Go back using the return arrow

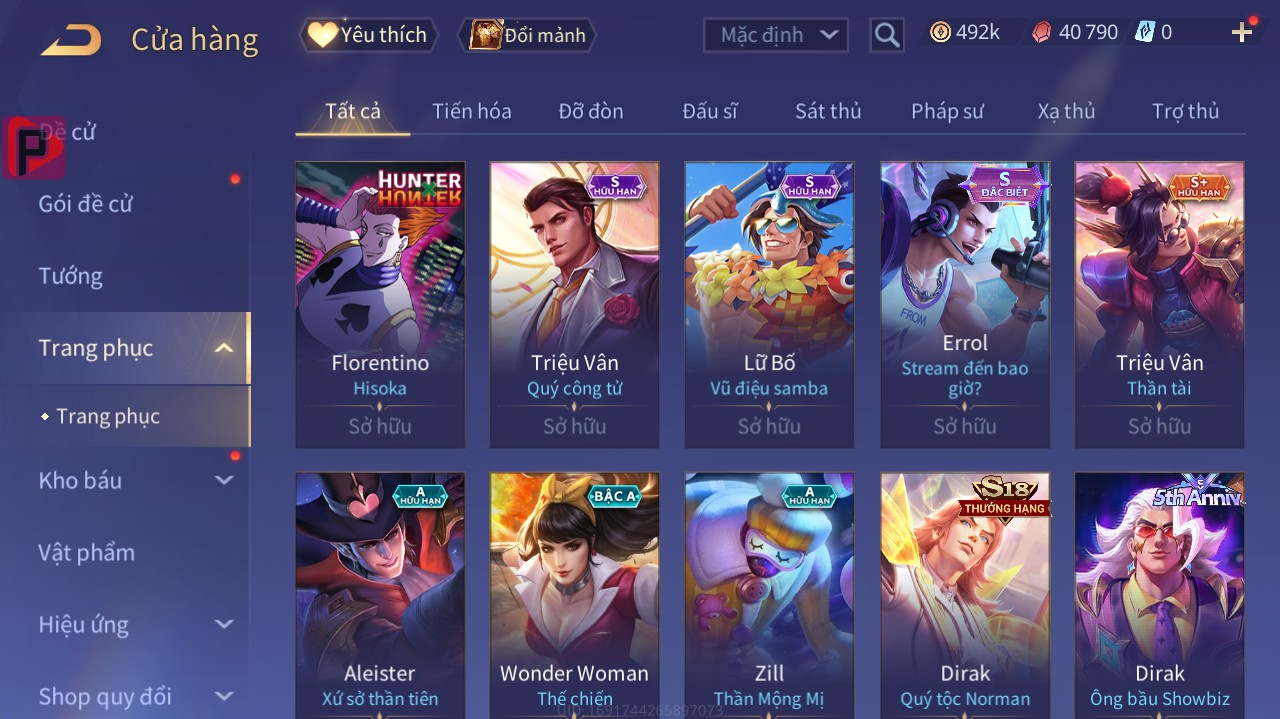[71, 40]
